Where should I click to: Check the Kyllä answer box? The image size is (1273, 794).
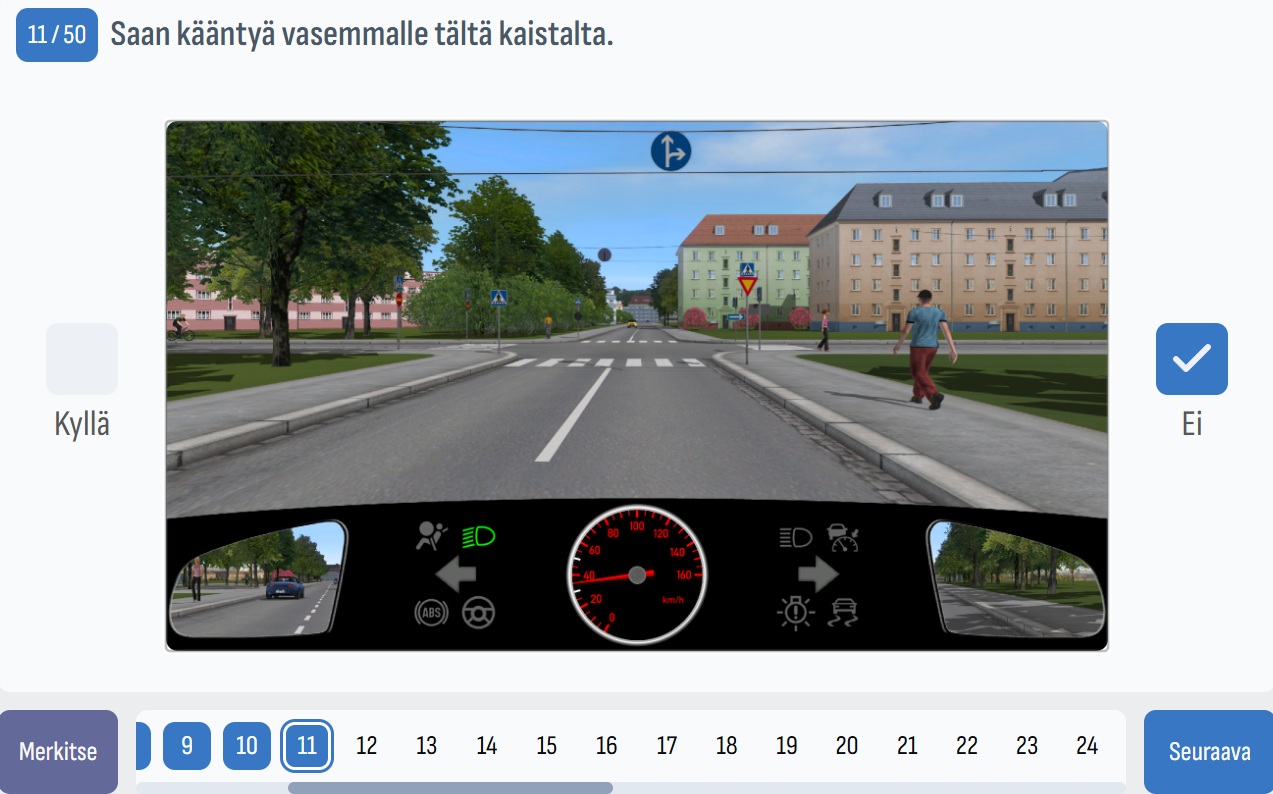point(82,359)
